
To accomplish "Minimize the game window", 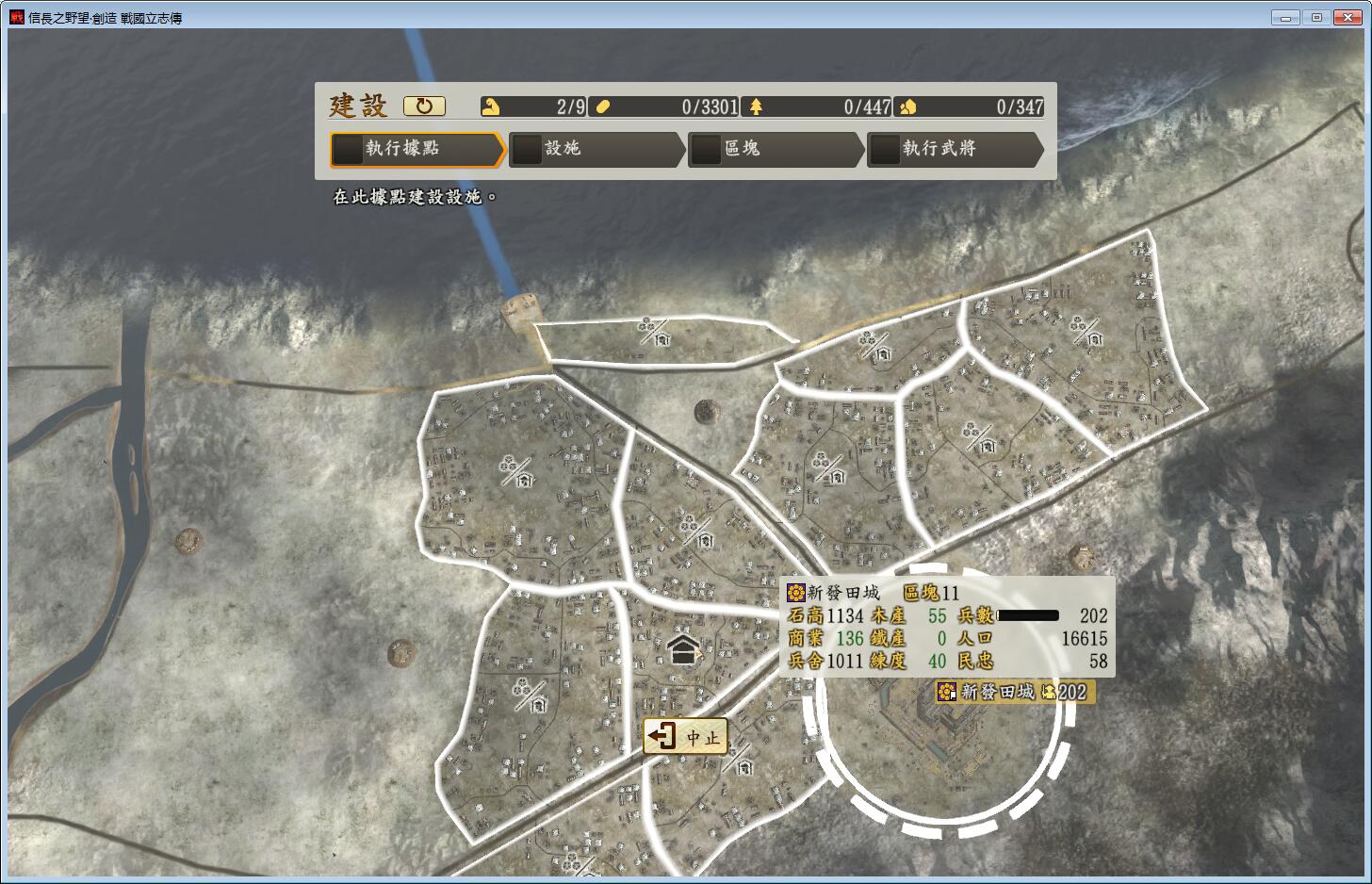I will 1284,17.
